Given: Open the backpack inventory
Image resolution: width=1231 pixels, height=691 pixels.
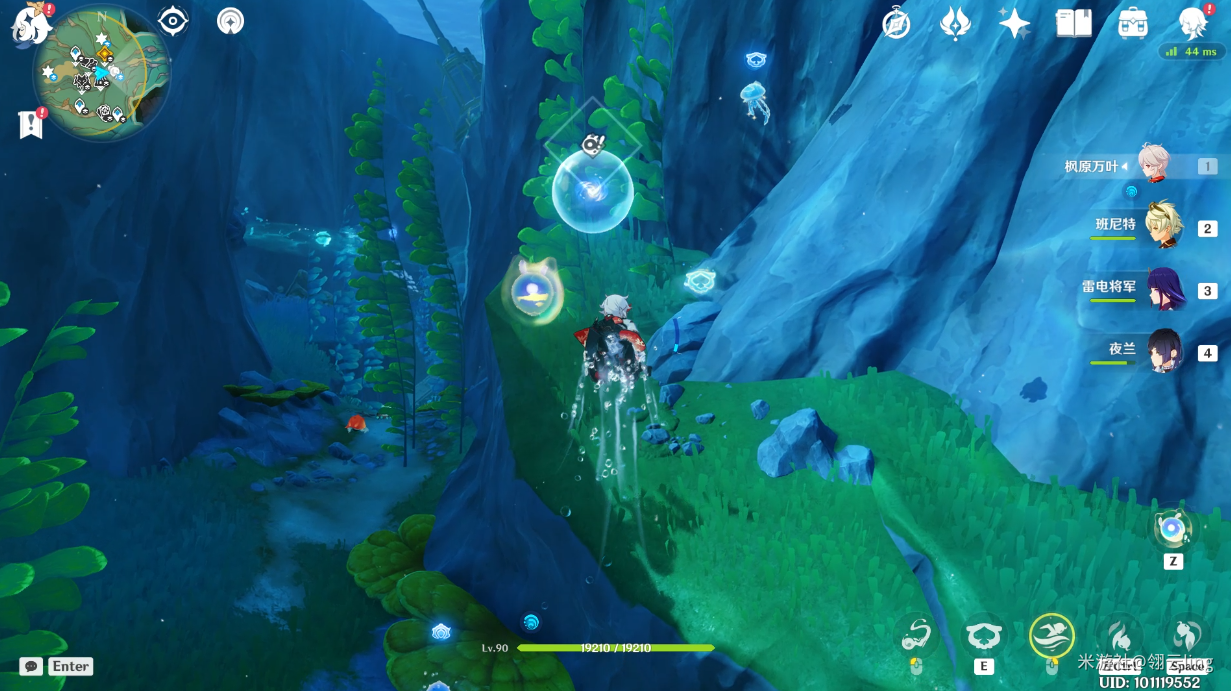Looking at the screenshot, I should tap(1133, 23).
